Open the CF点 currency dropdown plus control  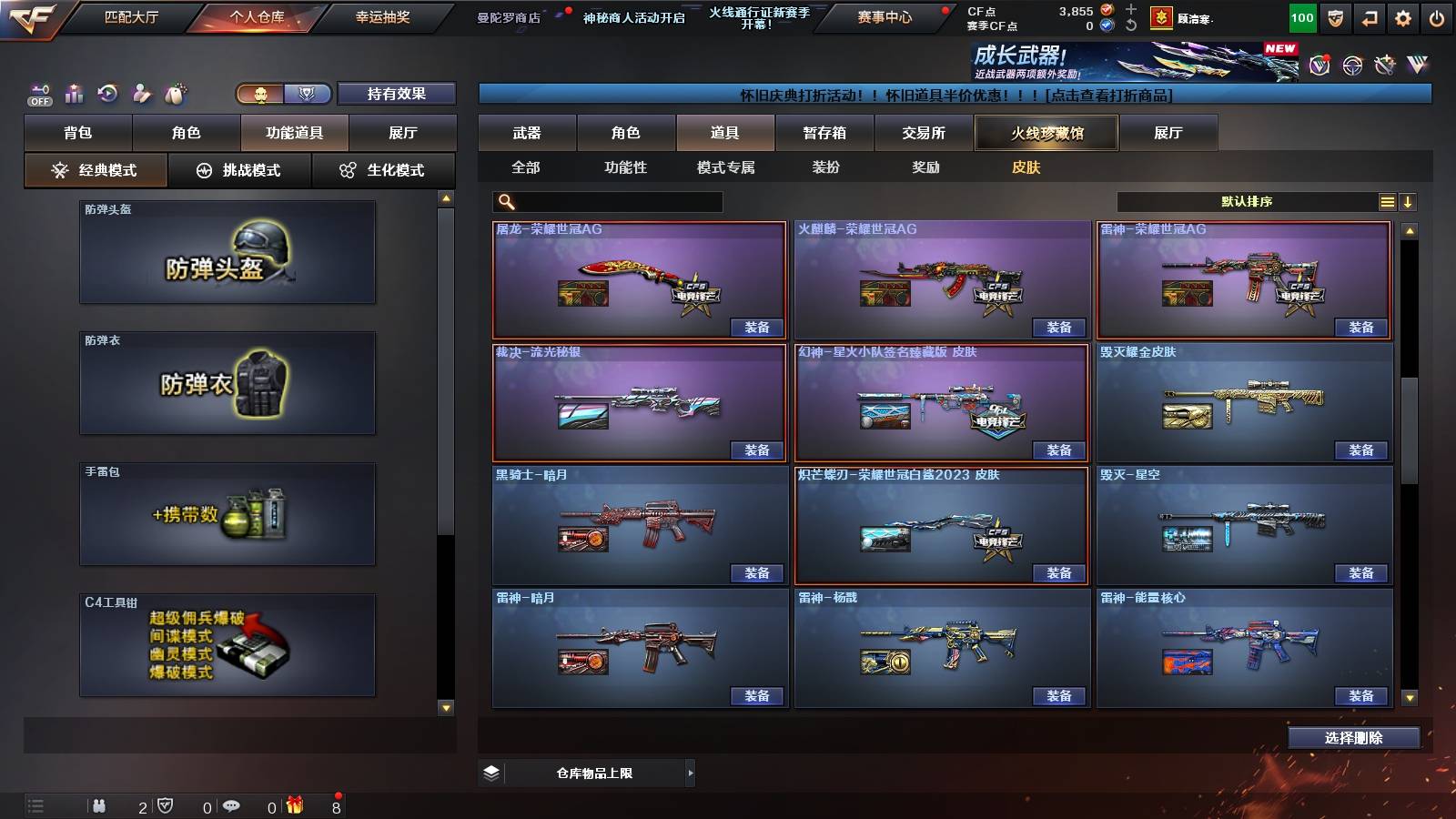(x=1130, y=11)
